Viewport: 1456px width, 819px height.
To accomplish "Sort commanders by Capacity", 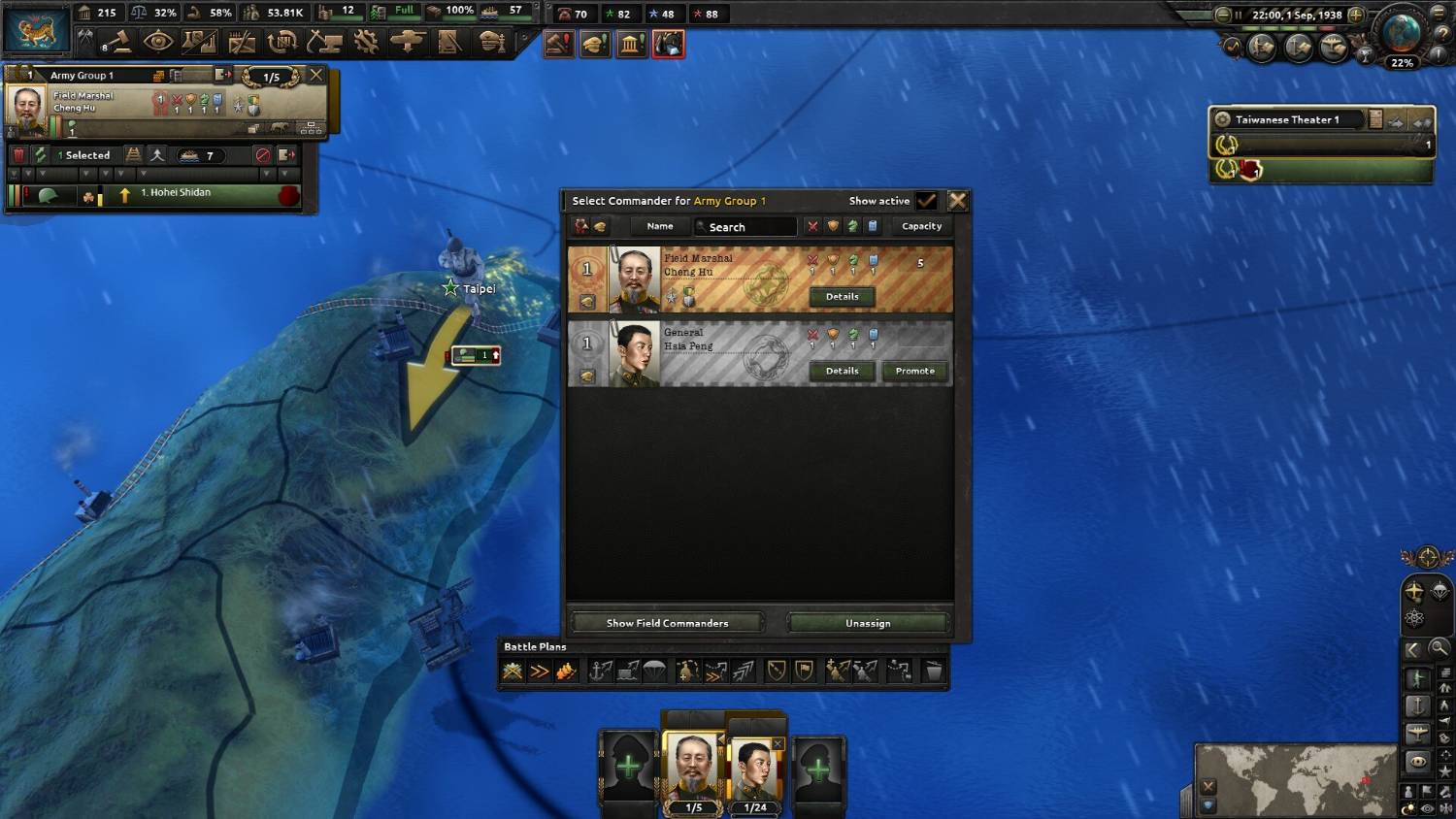I will [x=921, y=226].
